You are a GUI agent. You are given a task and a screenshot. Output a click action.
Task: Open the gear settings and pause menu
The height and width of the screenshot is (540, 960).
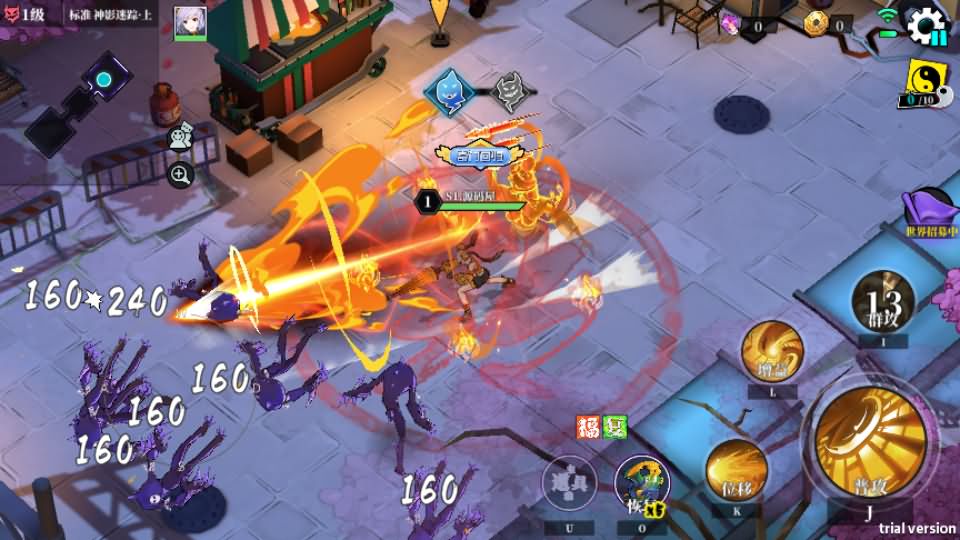(x=926, y=24)
